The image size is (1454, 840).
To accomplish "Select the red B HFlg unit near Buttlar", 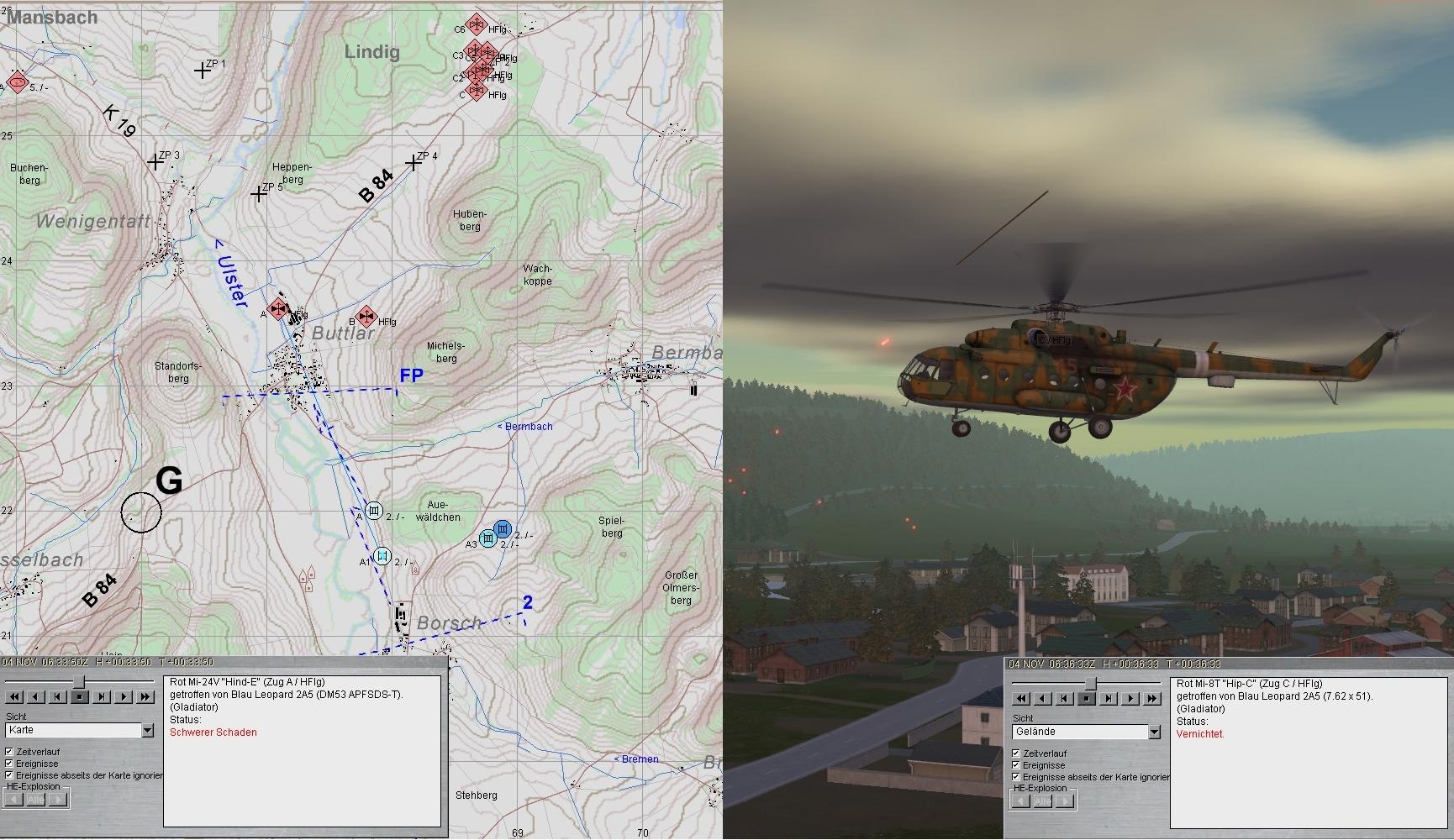I will (x=366, y=317).
